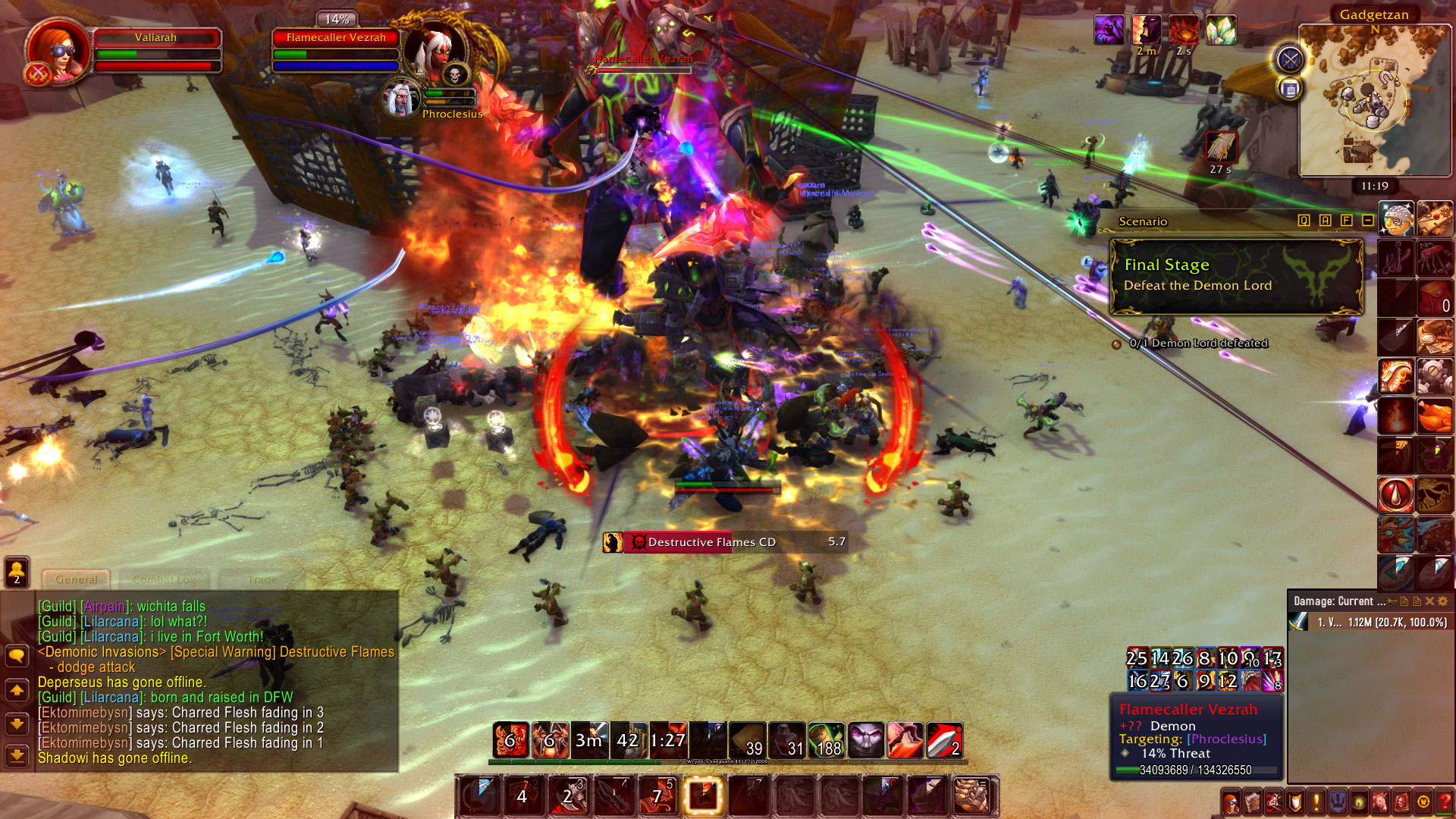Open the red question mark help button
1456x819 pixels.
pos(1445,802)
